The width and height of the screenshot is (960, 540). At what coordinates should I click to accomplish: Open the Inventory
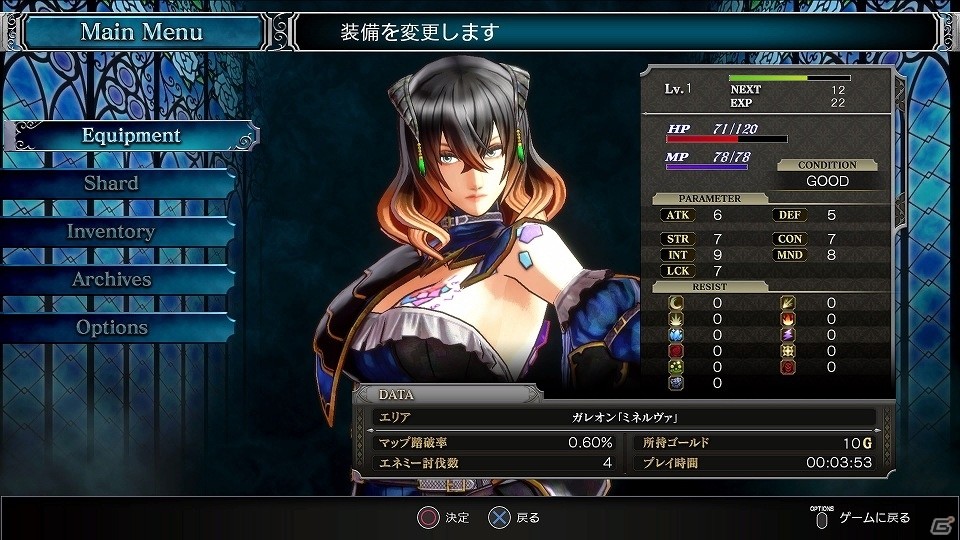[111, 232]
